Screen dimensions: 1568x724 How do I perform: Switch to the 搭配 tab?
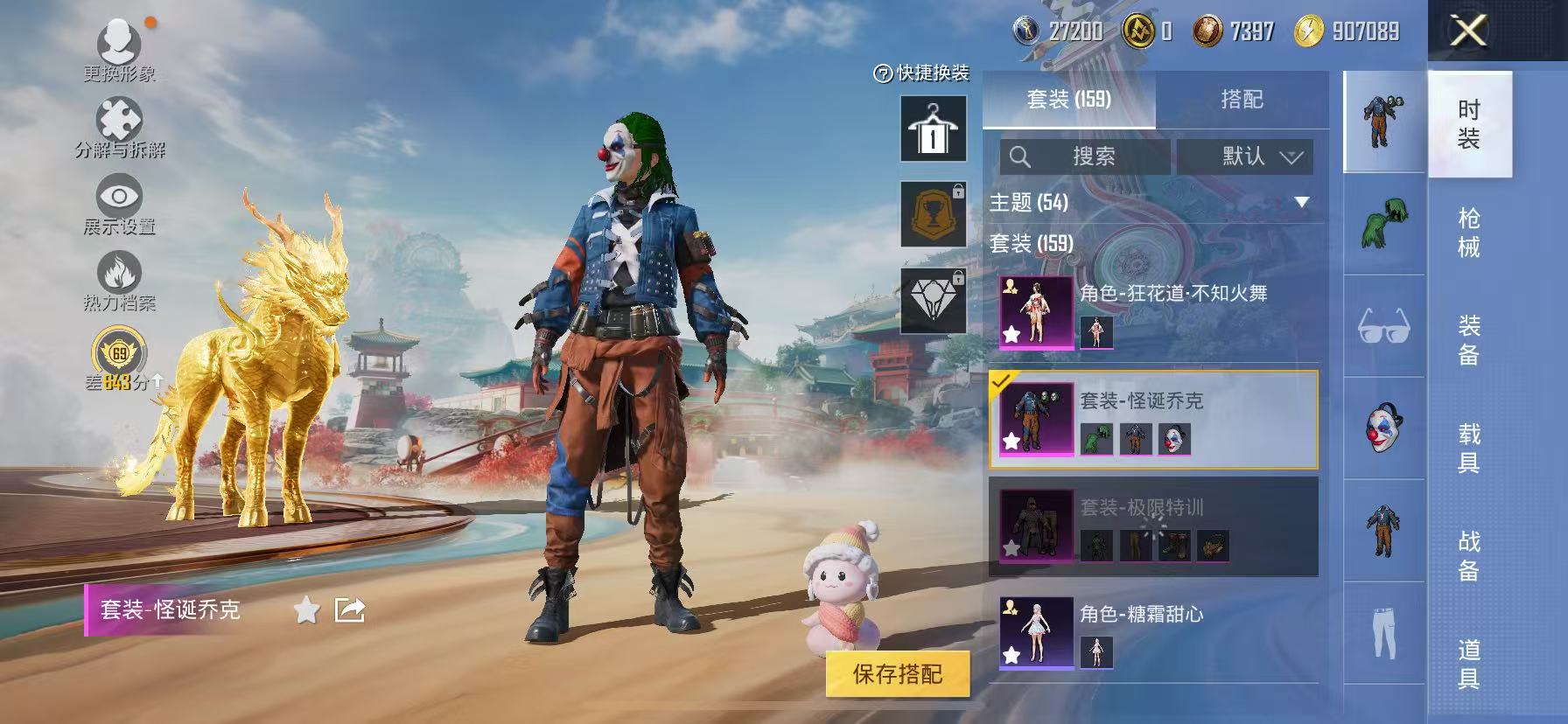(x=1243, y=99)
